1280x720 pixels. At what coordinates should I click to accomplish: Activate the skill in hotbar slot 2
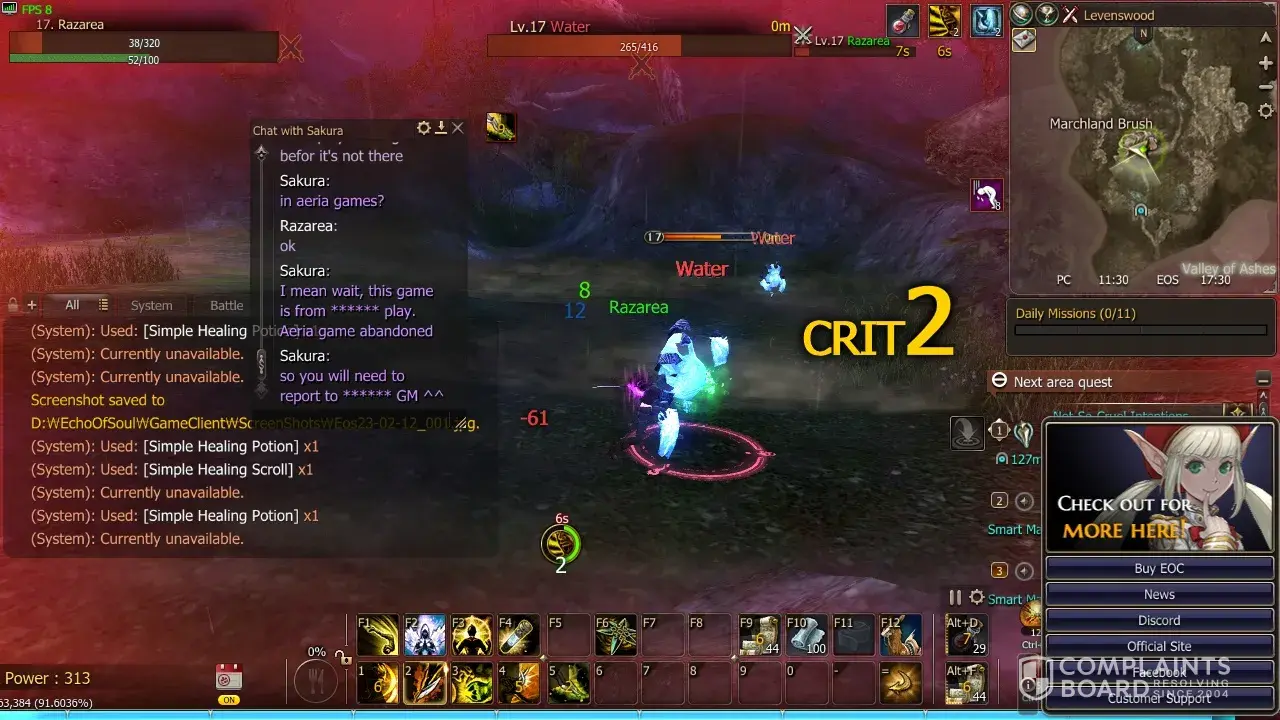point(425,684)
